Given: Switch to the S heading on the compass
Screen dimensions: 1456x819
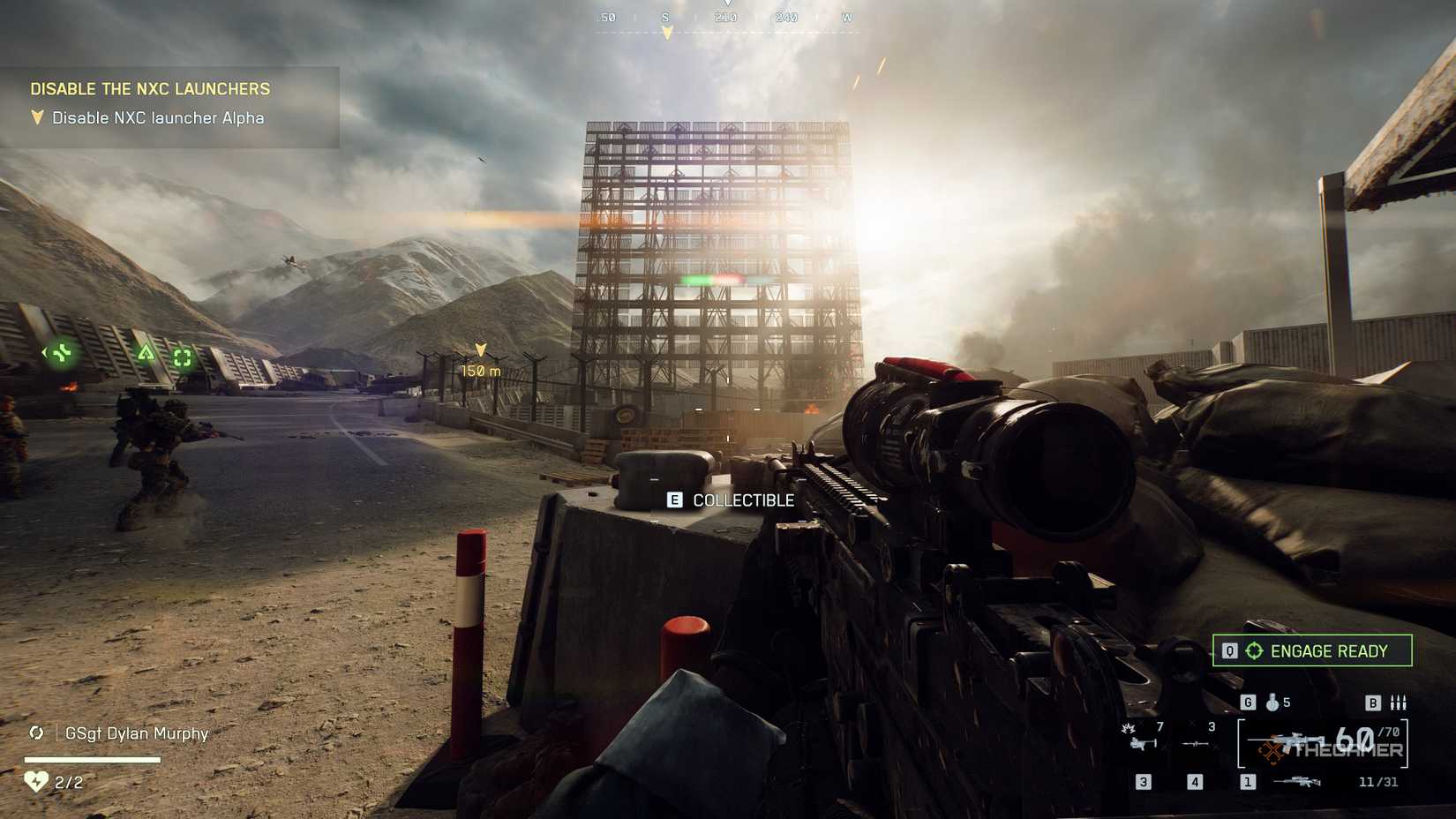Looking at the screenshot, I should [666, 16].
